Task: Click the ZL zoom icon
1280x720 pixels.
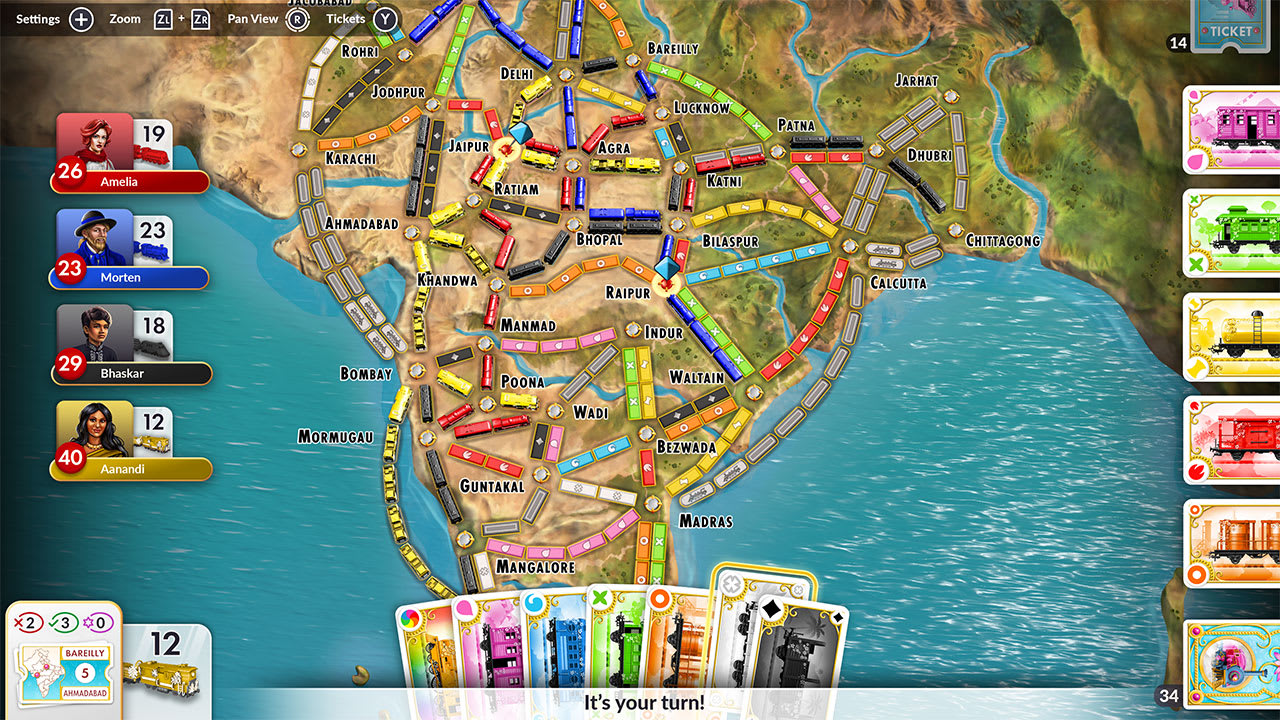Action: click(163, 18)
